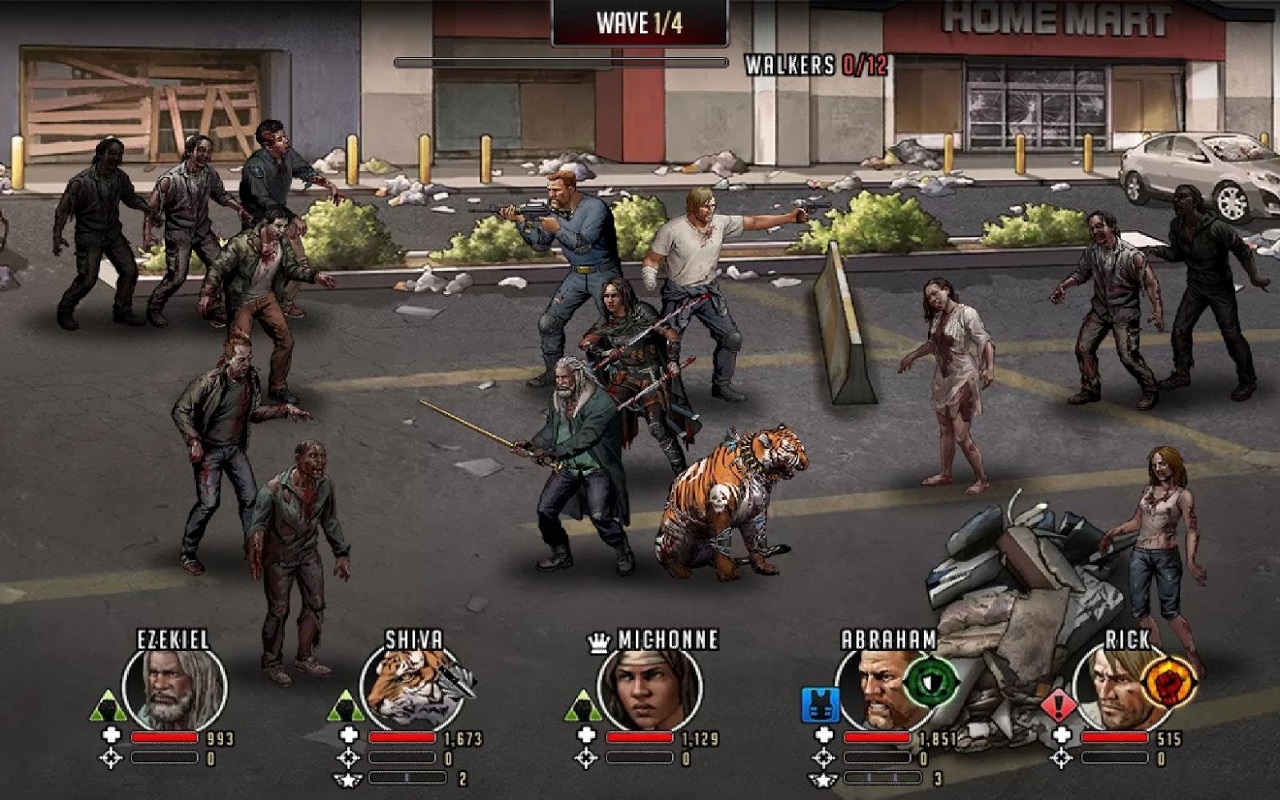The width and height of the screenshot is (1280, 800).
Task: Click the red diamond alert icon beside Rick
Action: [1058, 706]
